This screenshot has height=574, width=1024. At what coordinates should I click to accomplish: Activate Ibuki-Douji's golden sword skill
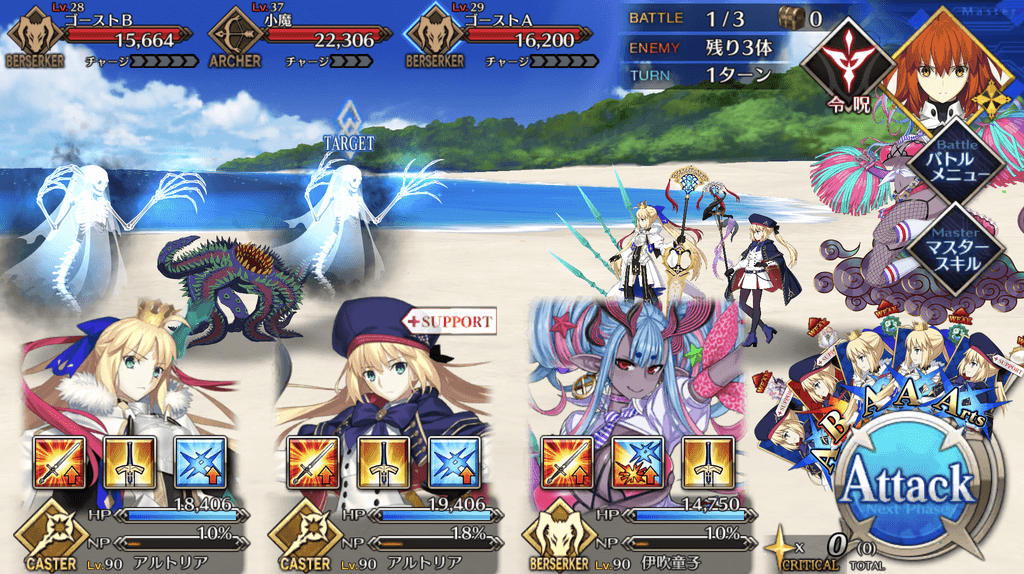(707, 462)
